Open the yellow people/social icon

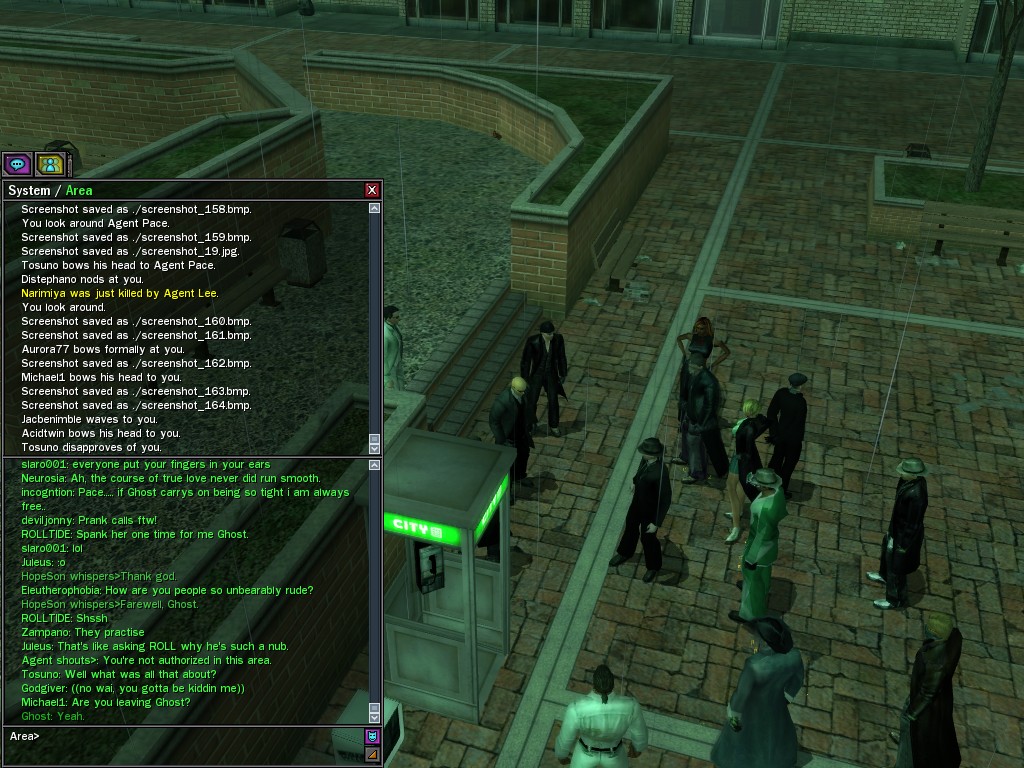(x=50, y=164)
